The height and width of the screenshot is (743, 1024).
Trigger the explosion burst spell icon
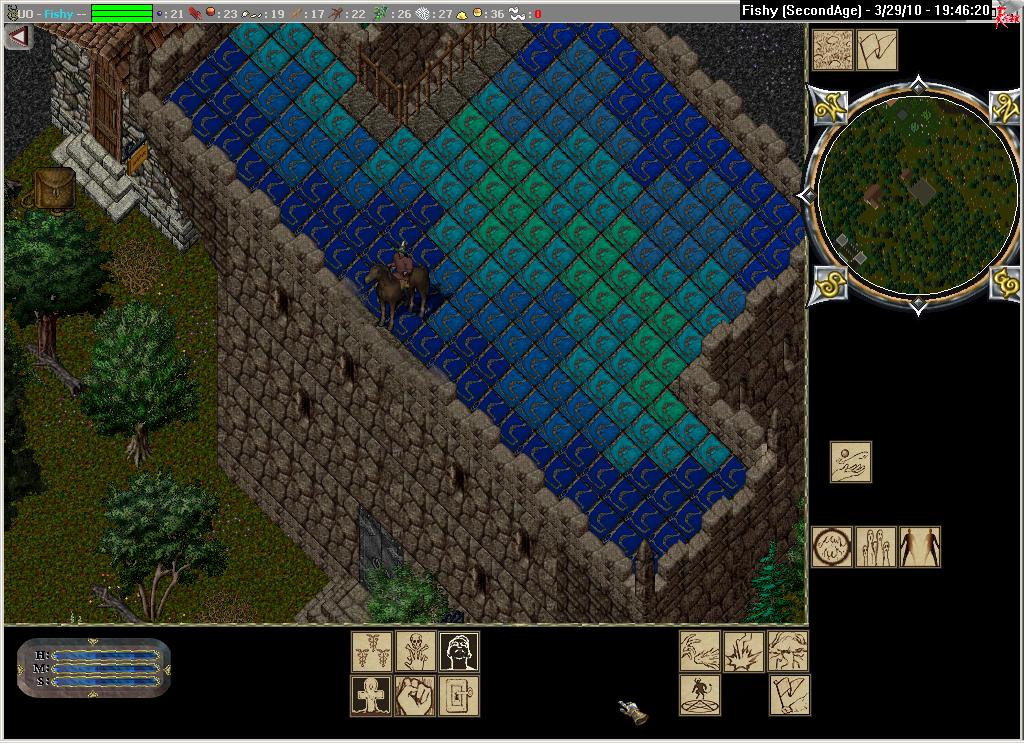744,651
